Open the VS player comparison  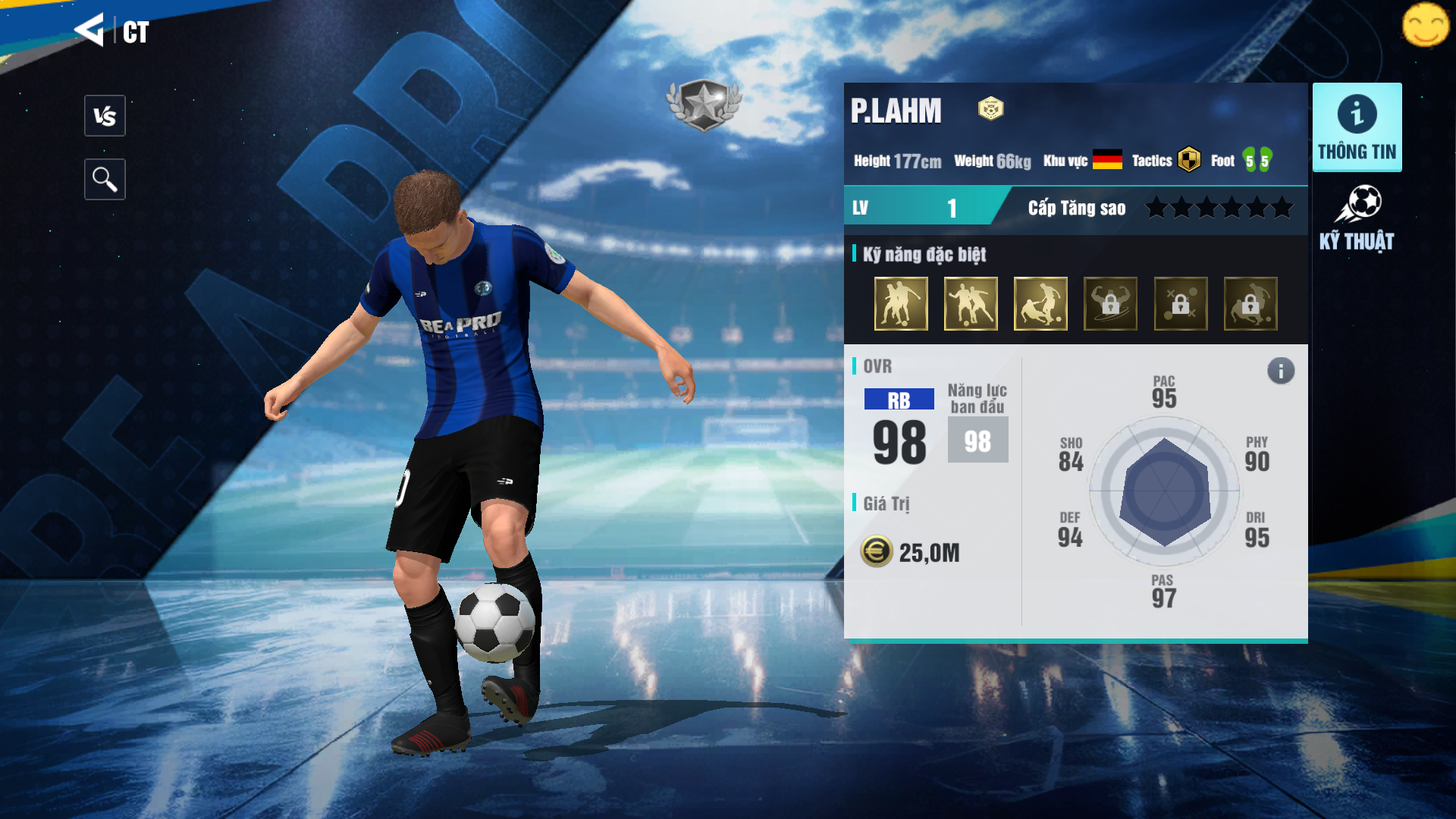click(x=105, y=116)
